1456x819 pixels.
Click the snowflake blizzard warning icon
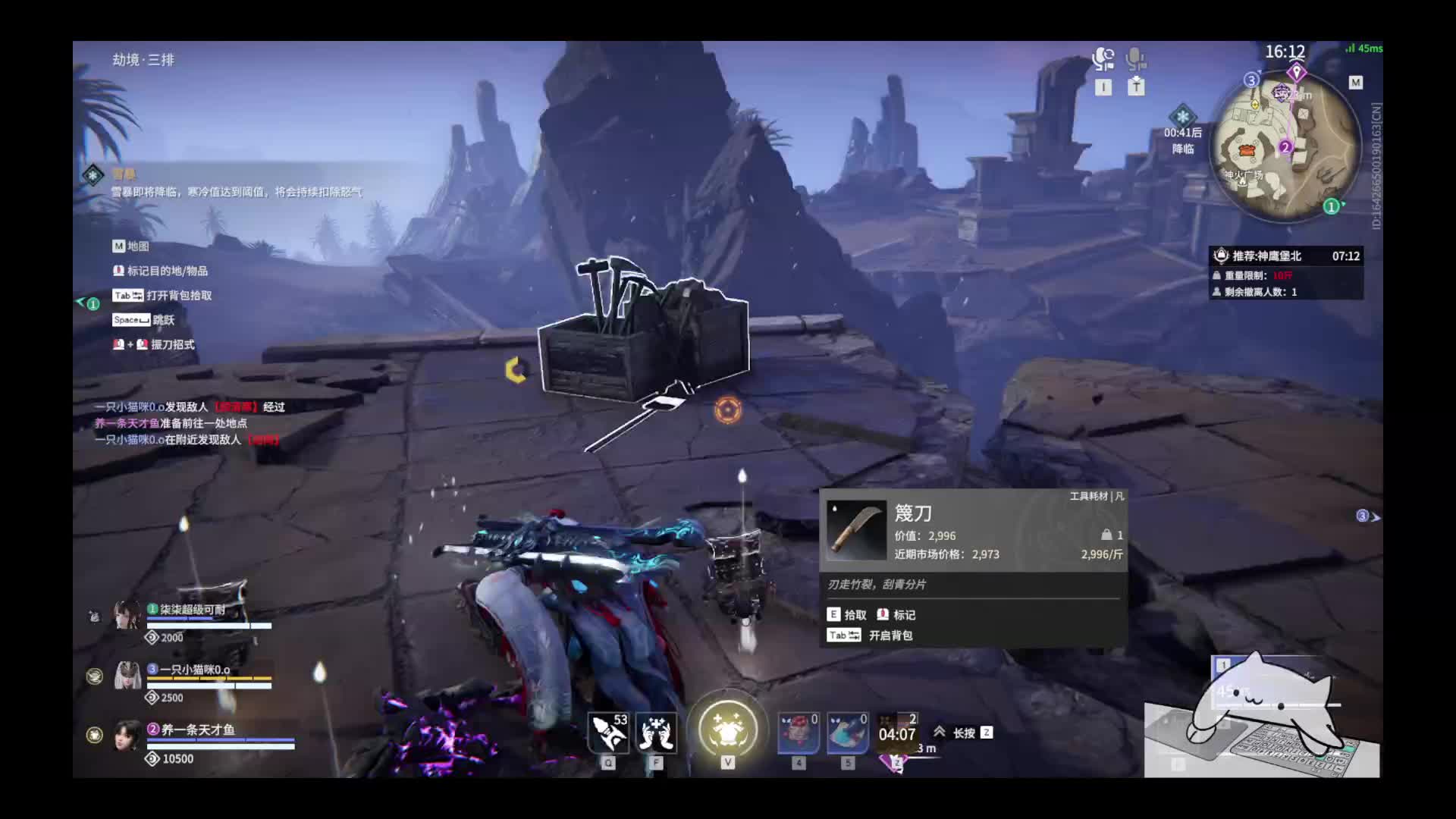[1182, 117]
